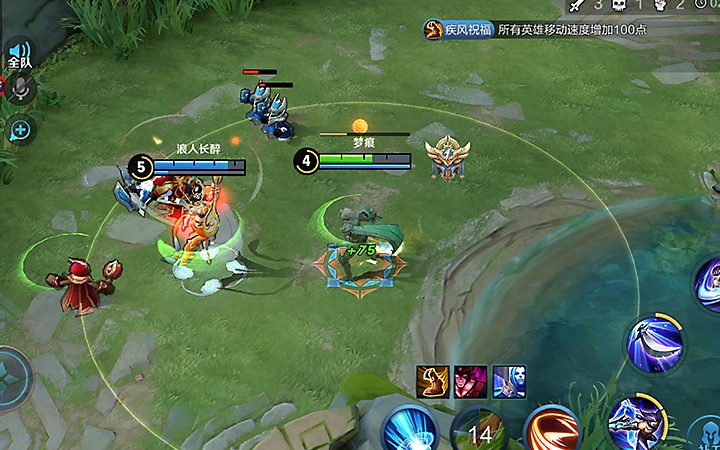Unmute the crossed-out microphone
The height and width of the screenshot is (450, 720).
(x=21, y=89)
